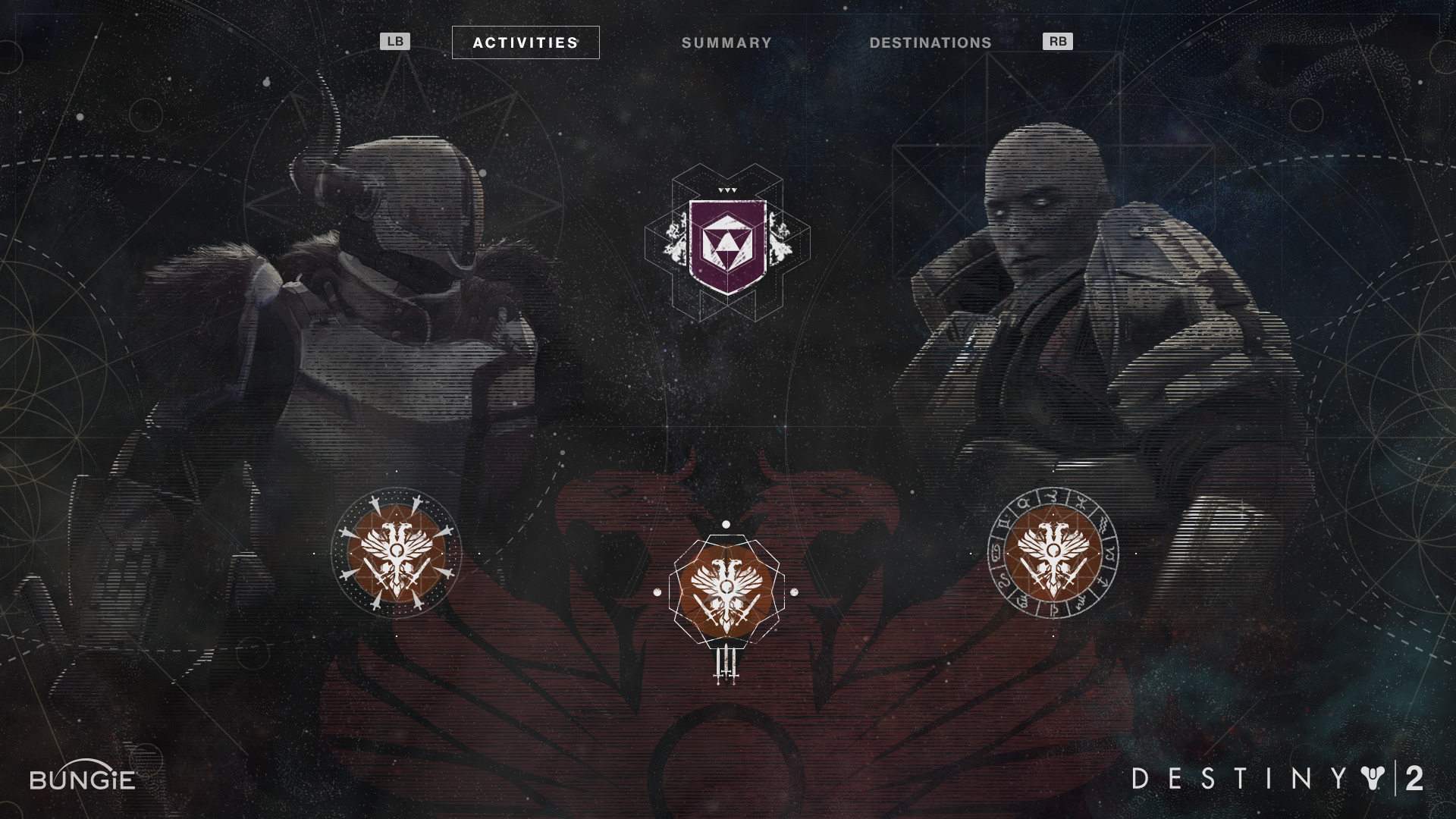The width and height of the screenshot is (1456, 819).
Task: Select the emblem with the zodiac ring
Action: pyautogui.click(x=1053, y=553)
